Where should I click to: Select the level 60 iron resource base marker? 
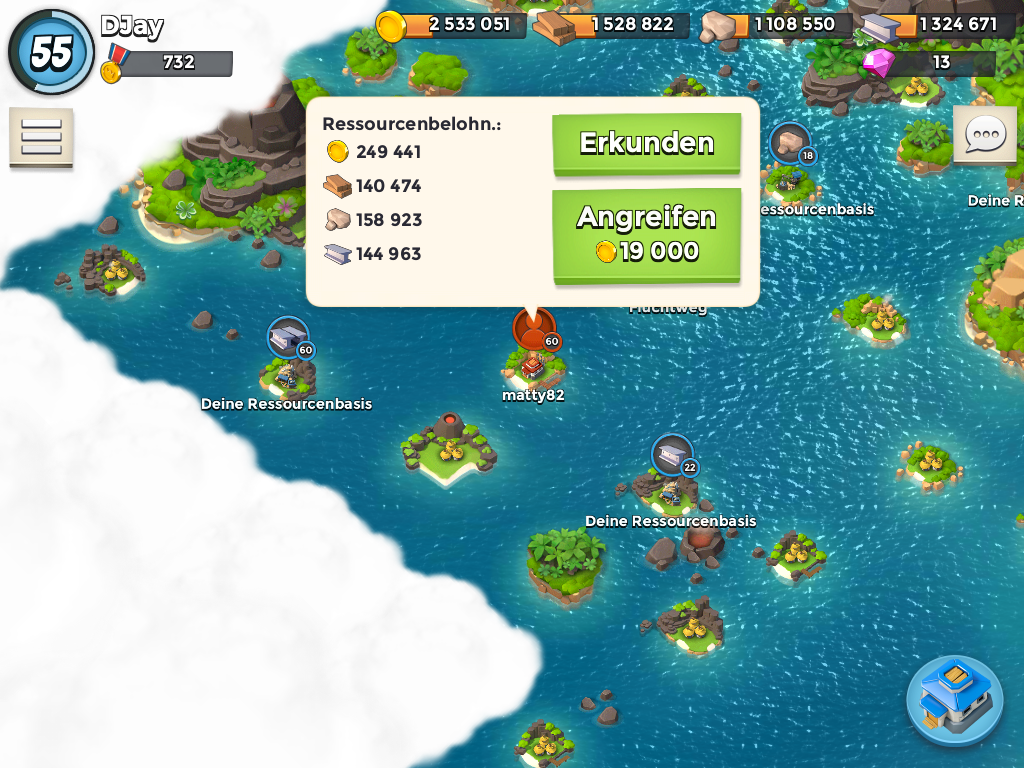(x=288, y=338)
